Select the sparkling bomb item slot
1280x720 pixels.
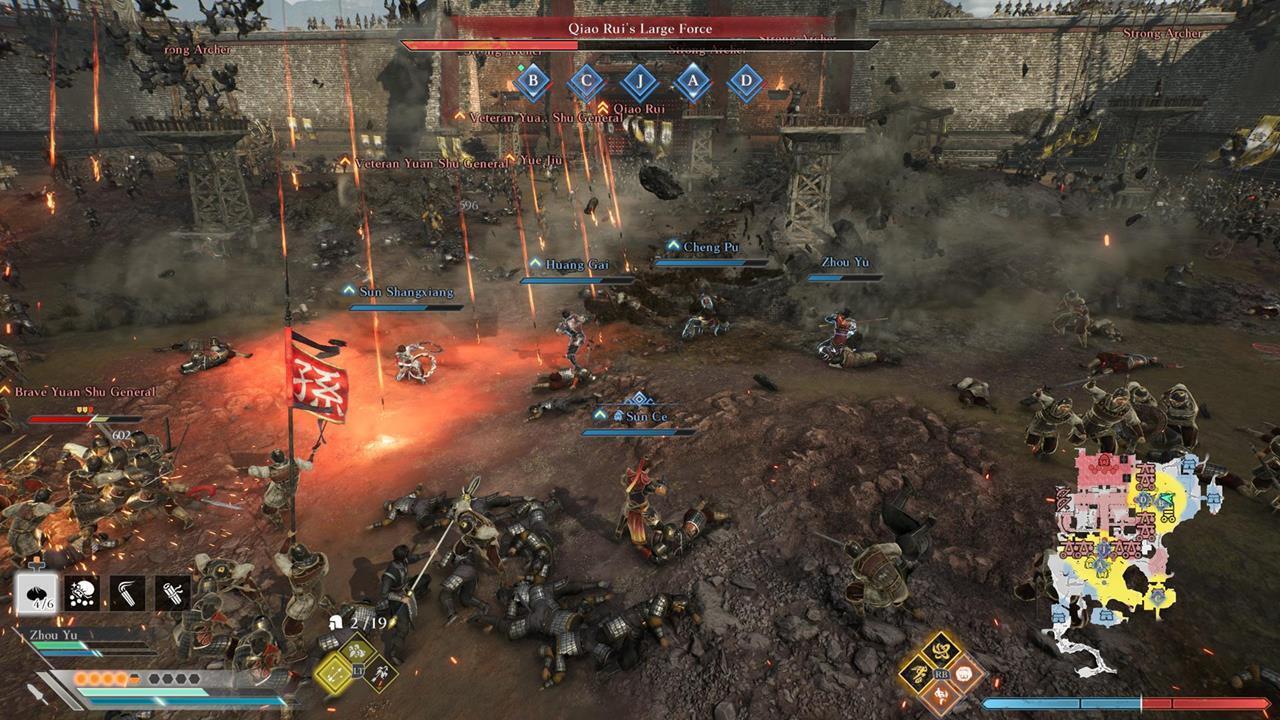tap(82, 593)
